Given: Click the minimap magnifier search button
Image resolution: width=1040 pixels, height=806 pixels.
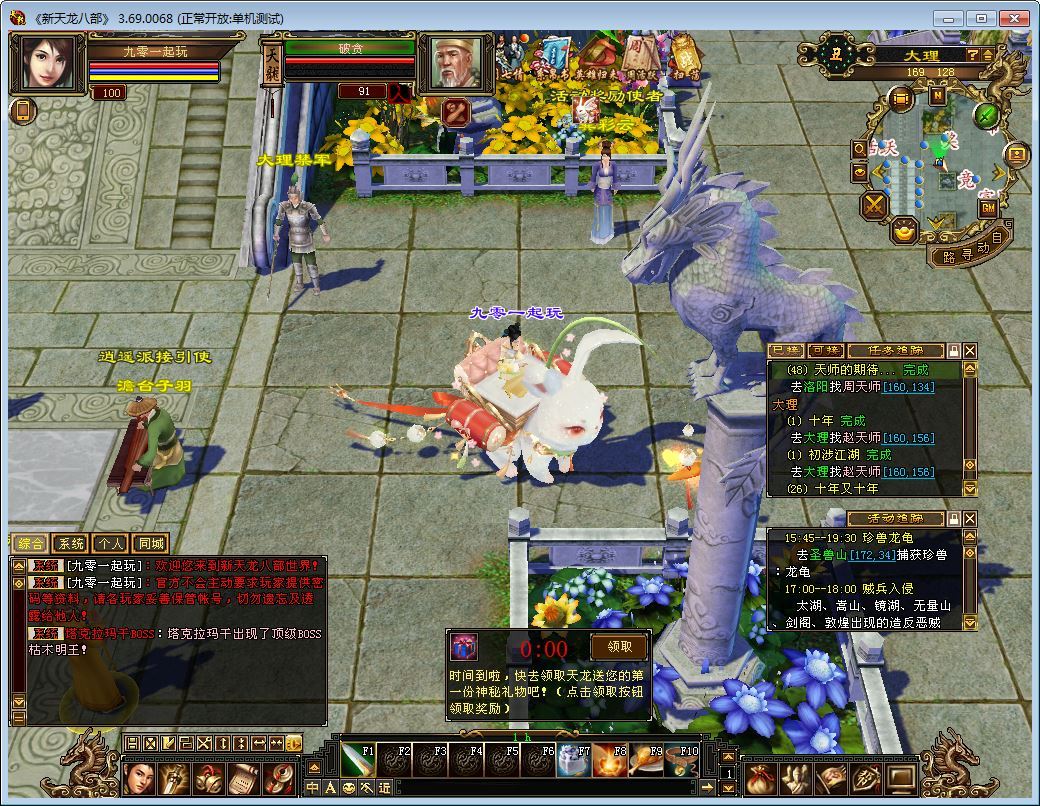Looking at the screenshot, I should click(x=859, y=148).
